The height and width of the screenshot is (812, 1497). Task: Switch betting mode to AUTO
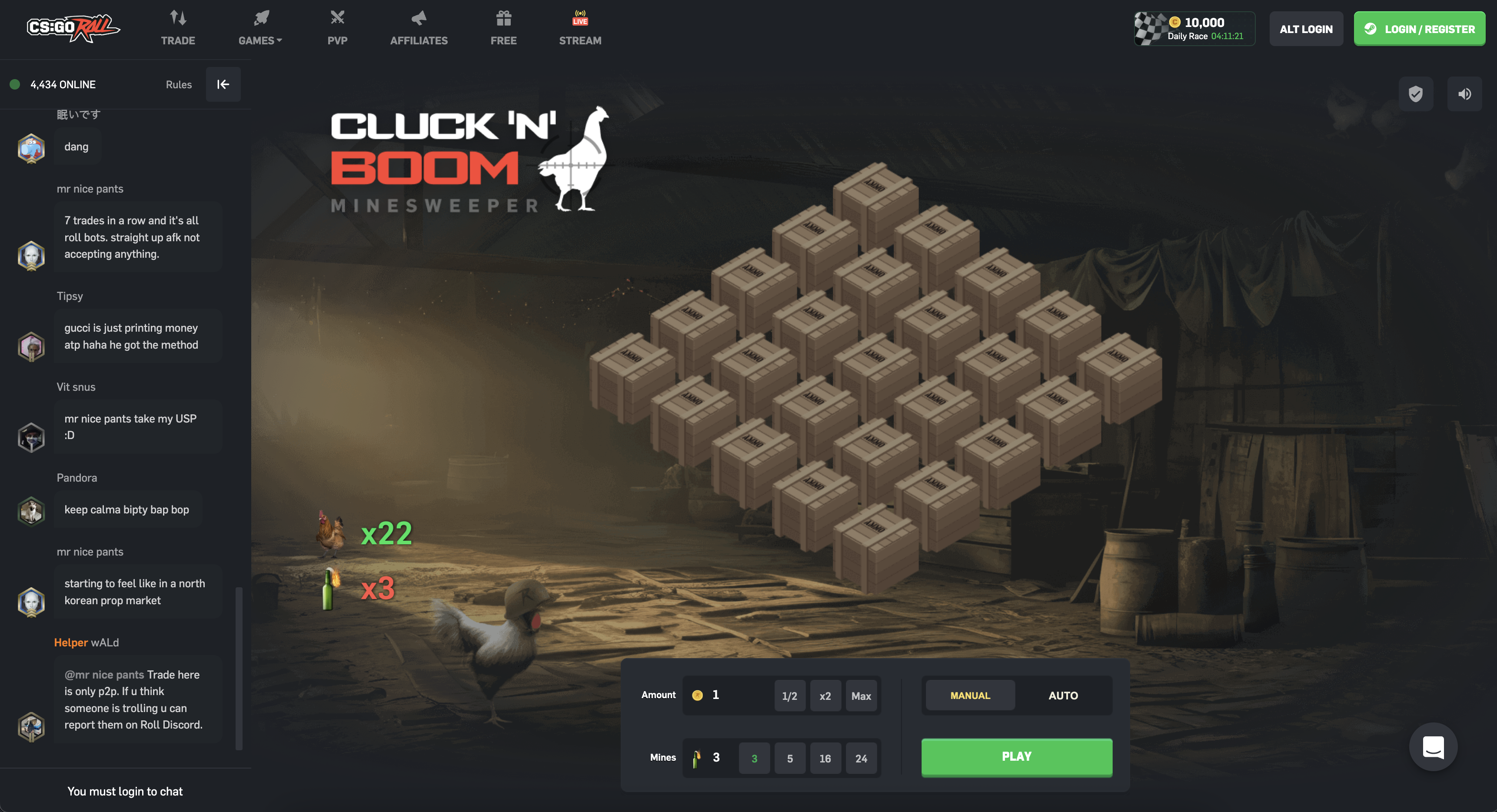tap(1063, 695)
